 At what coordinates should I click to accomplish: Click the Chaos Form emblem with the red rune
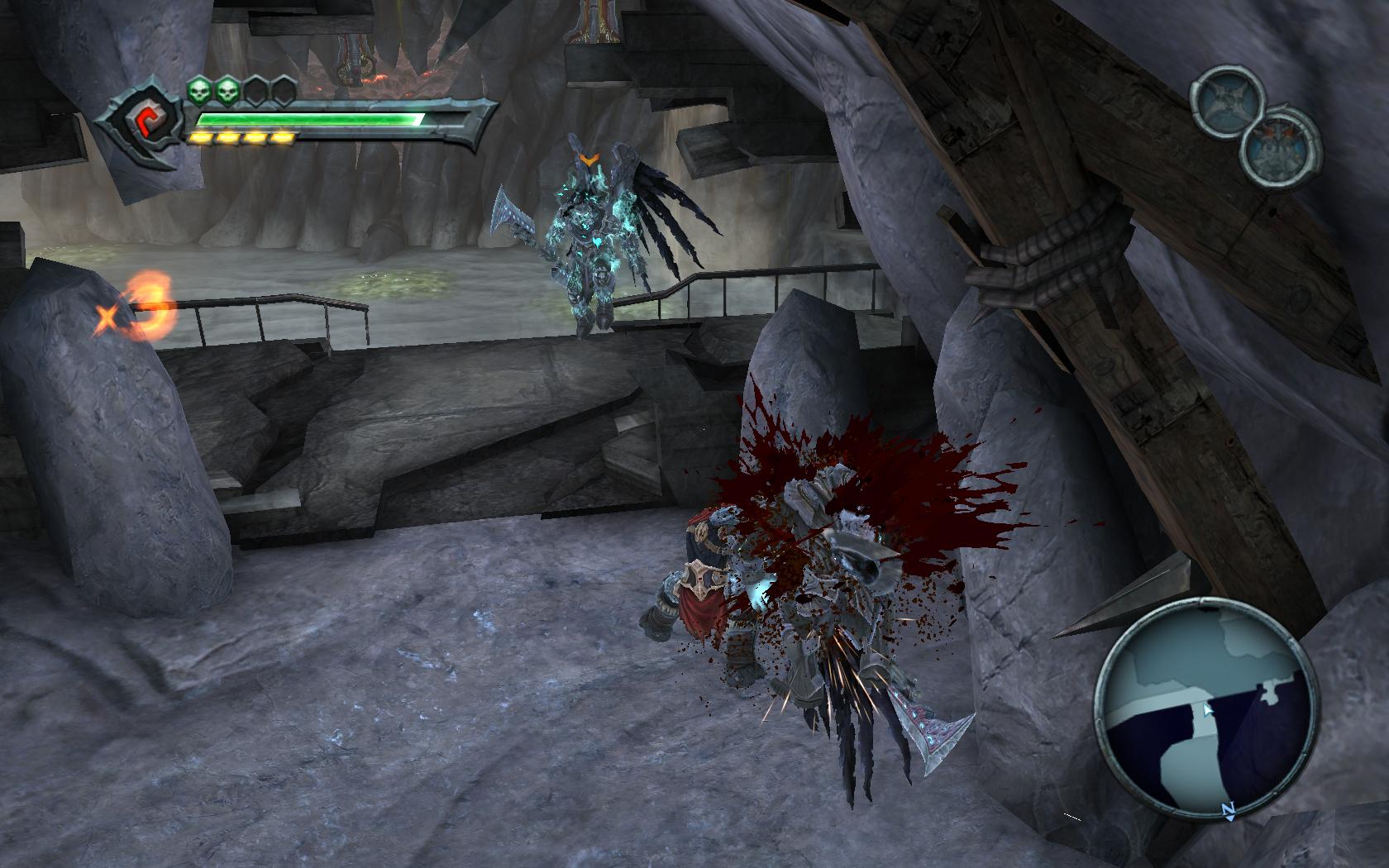coord(143,125)
